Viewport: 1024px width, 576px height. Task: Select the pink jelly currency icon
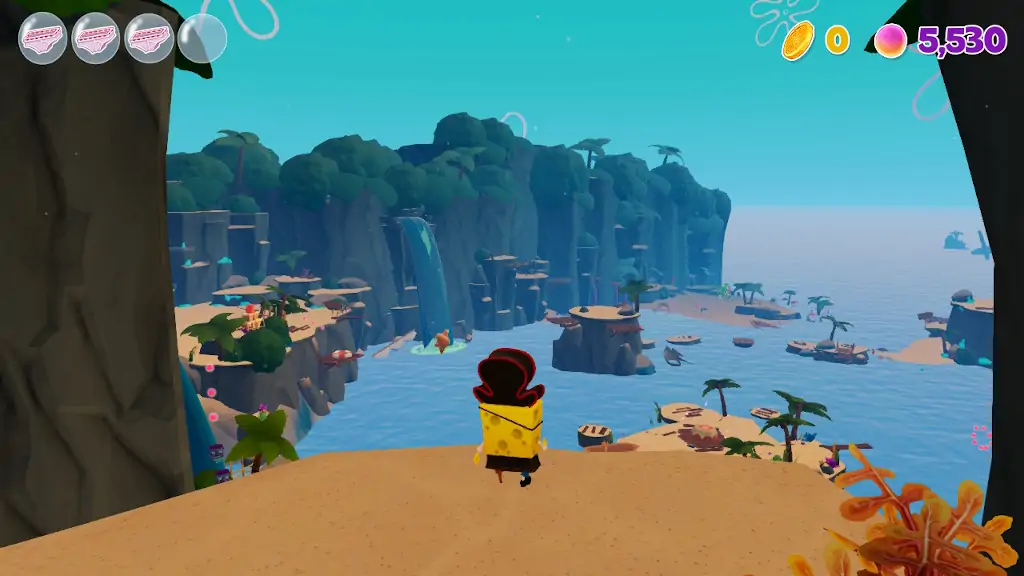[x=890, y=40]
